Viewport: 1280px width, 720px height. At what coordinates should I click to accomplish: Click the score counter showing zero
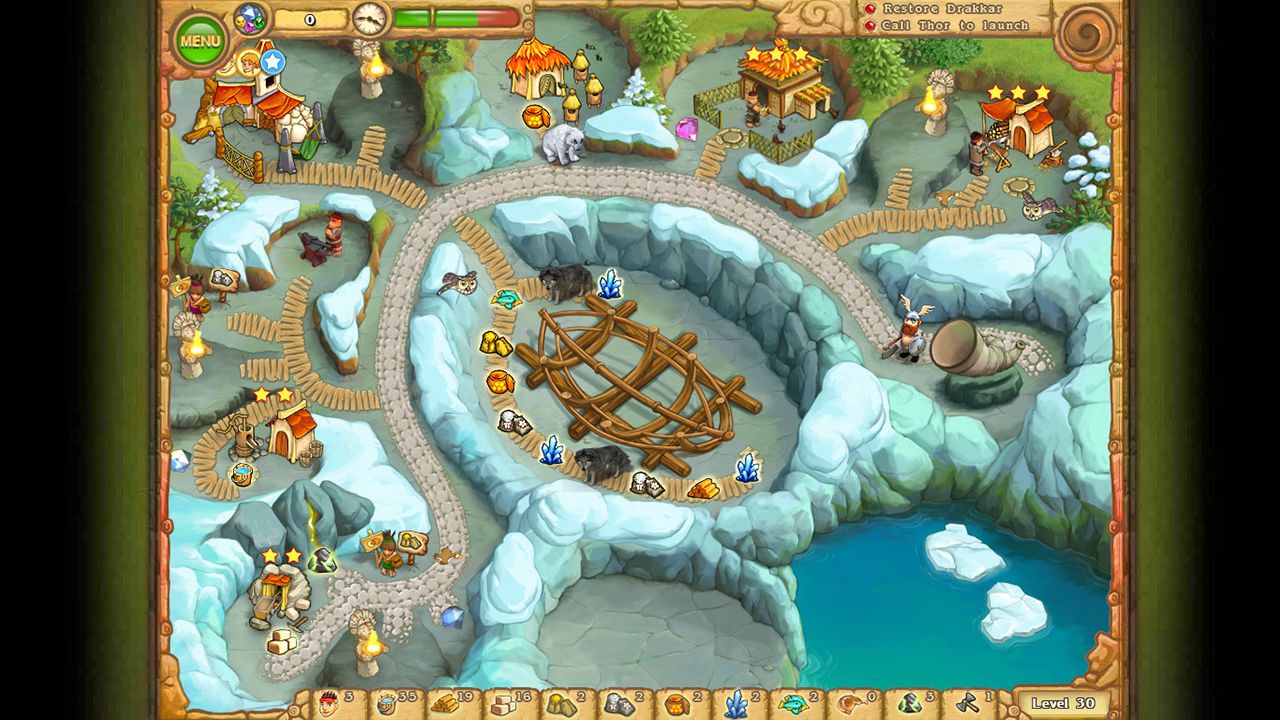tap(310, 18)
